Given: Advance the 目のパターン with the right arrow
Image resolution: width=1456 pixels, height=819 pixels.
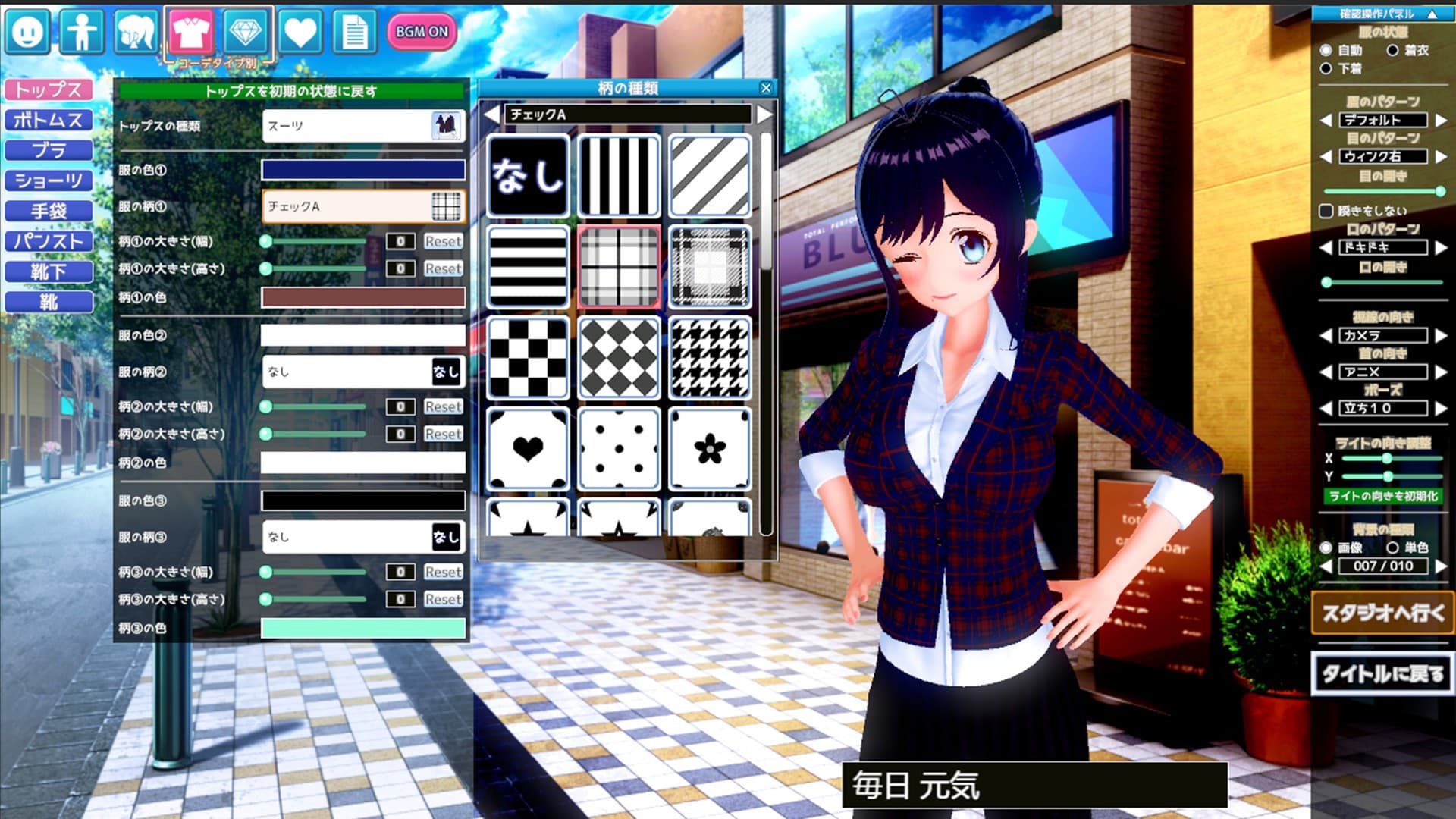Looking at the screenshot, I should [x=1442, y=157].
